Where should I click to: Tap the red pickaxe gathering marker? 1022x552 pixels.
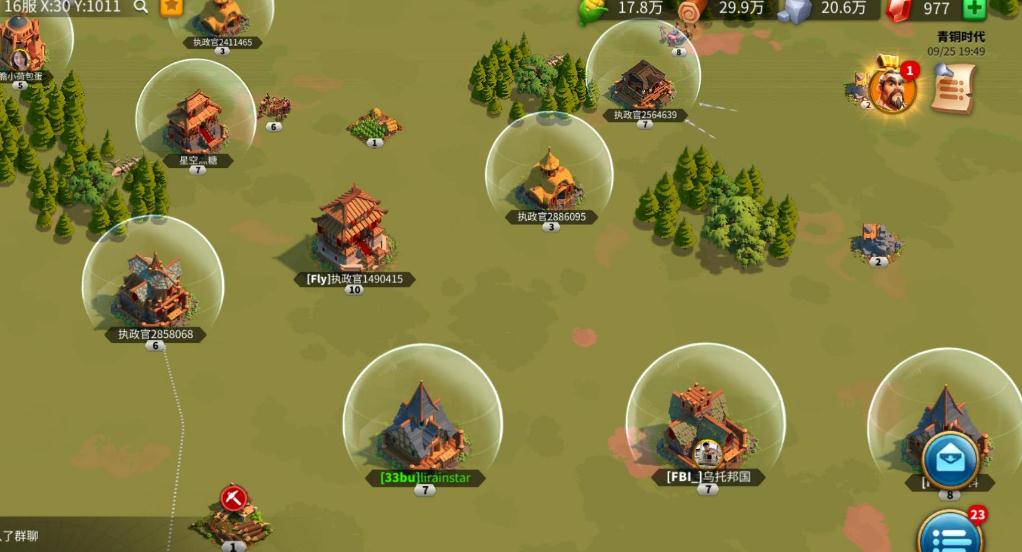click(x=234, y=498)
